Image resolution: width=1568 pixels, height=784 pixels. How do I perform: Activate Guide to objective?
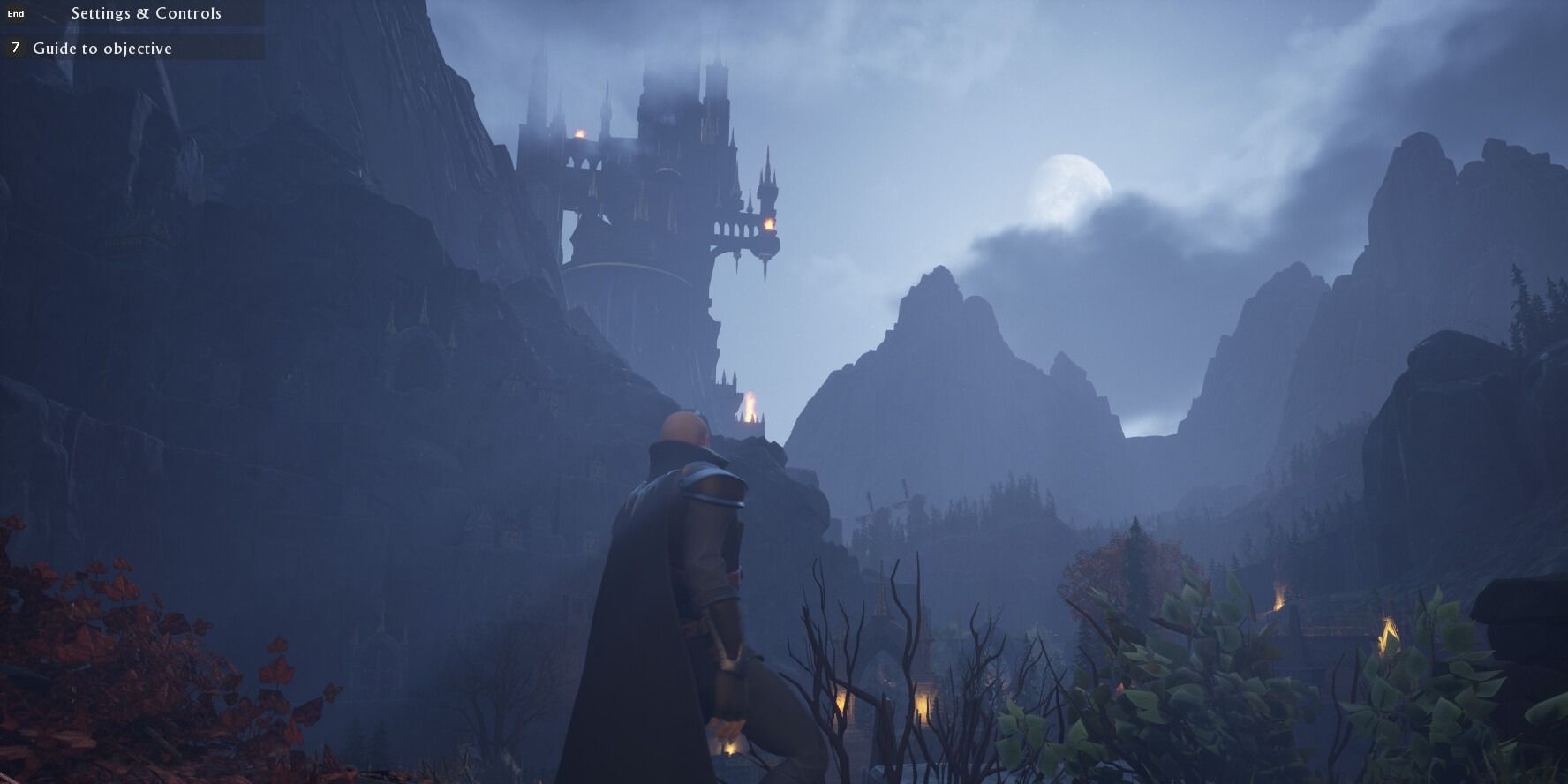102,49
